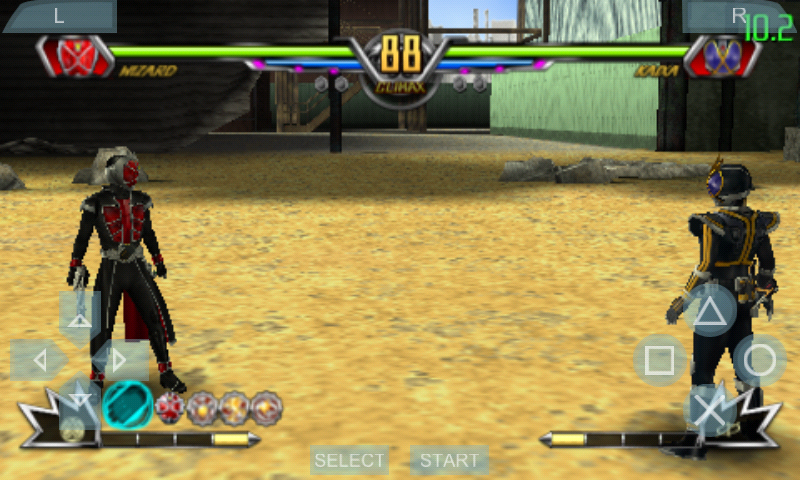Tap the L shoulder touch button
The width and height of the screenshot is (800, 480).
coord(58,15)
